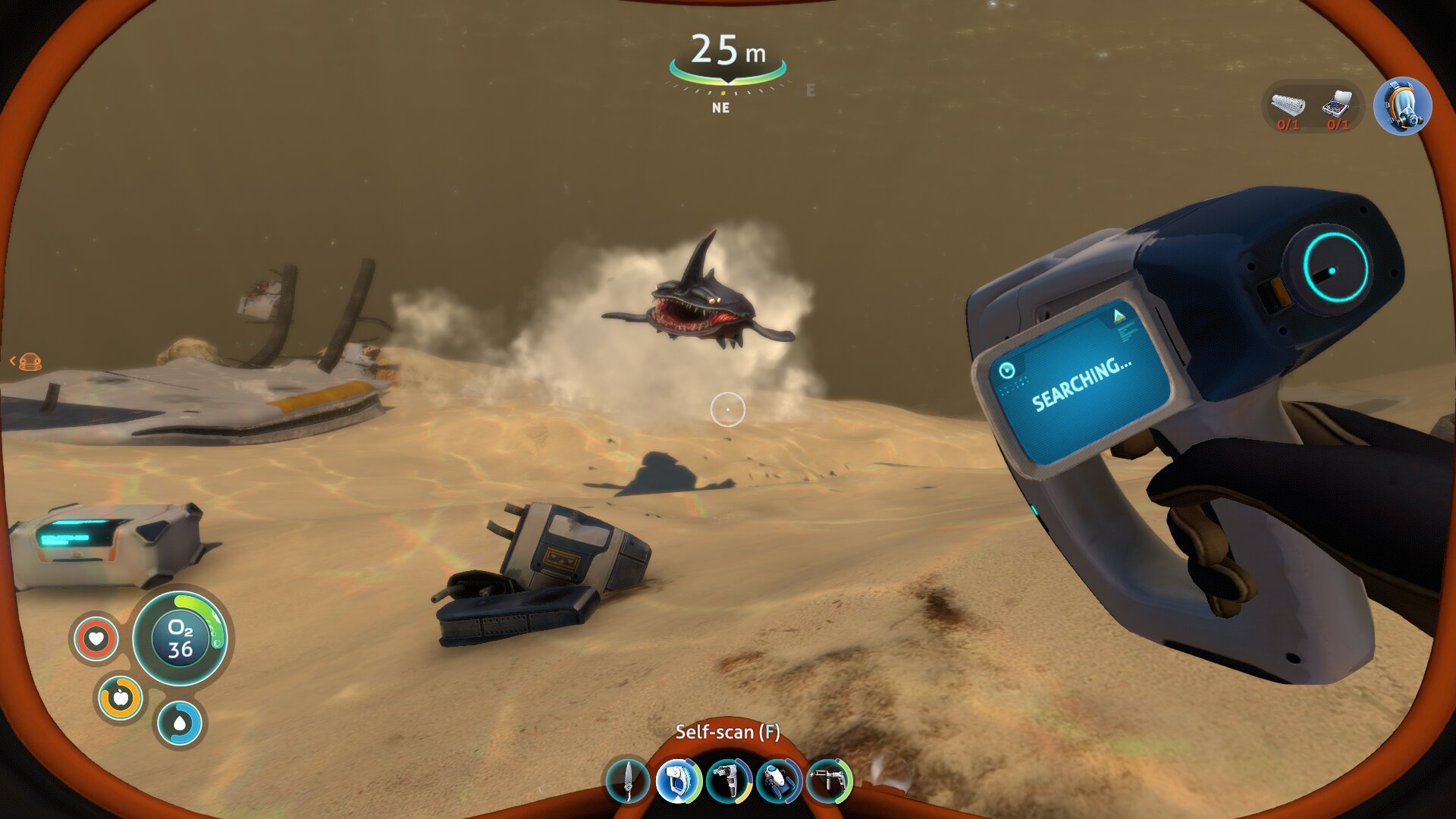
Task: Select the survival knife hotbar slot
Action: (x=628, y=781)
